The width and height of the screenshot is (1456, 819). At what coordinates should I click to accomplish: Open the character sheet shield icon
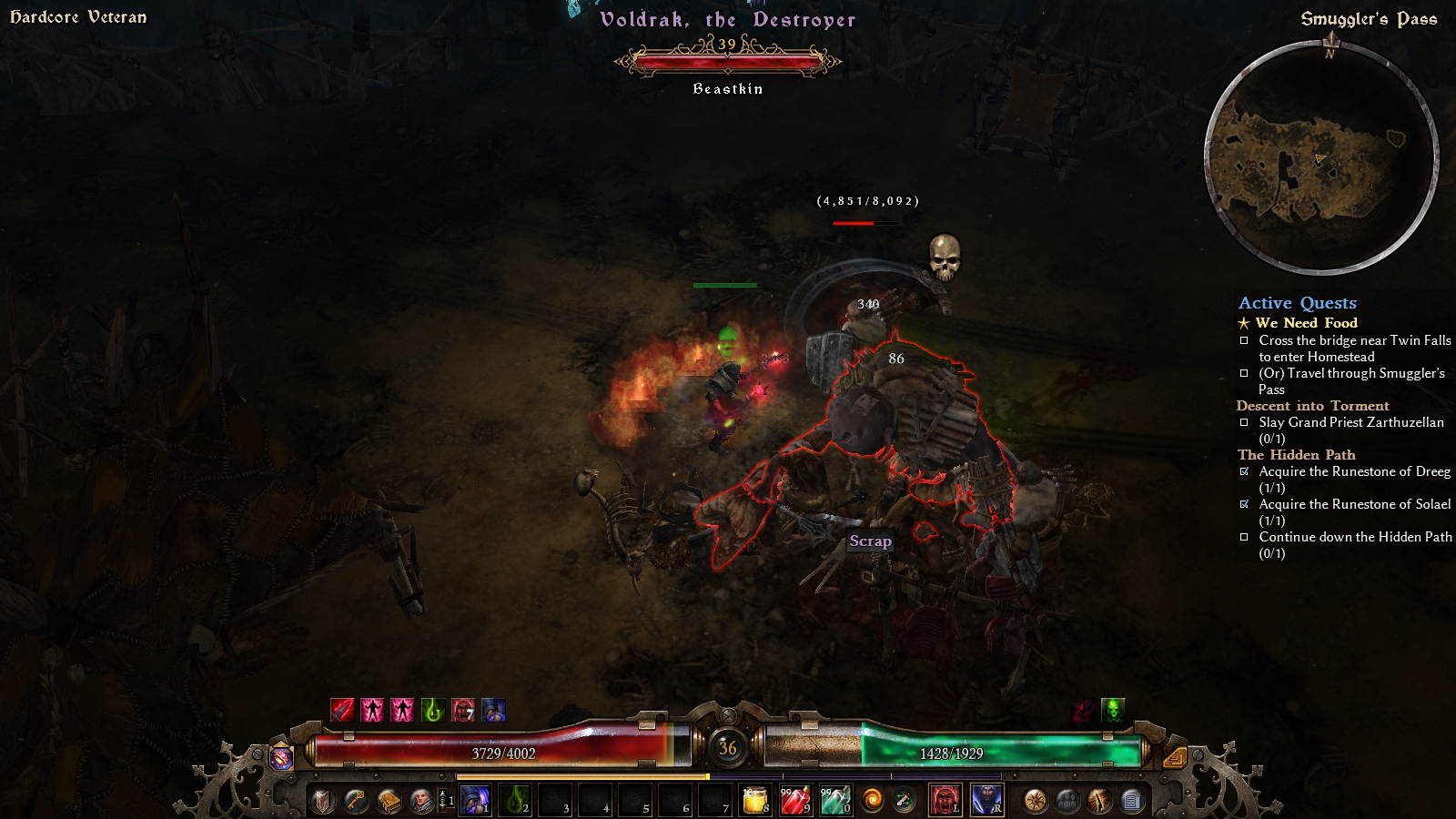(323, 801)
